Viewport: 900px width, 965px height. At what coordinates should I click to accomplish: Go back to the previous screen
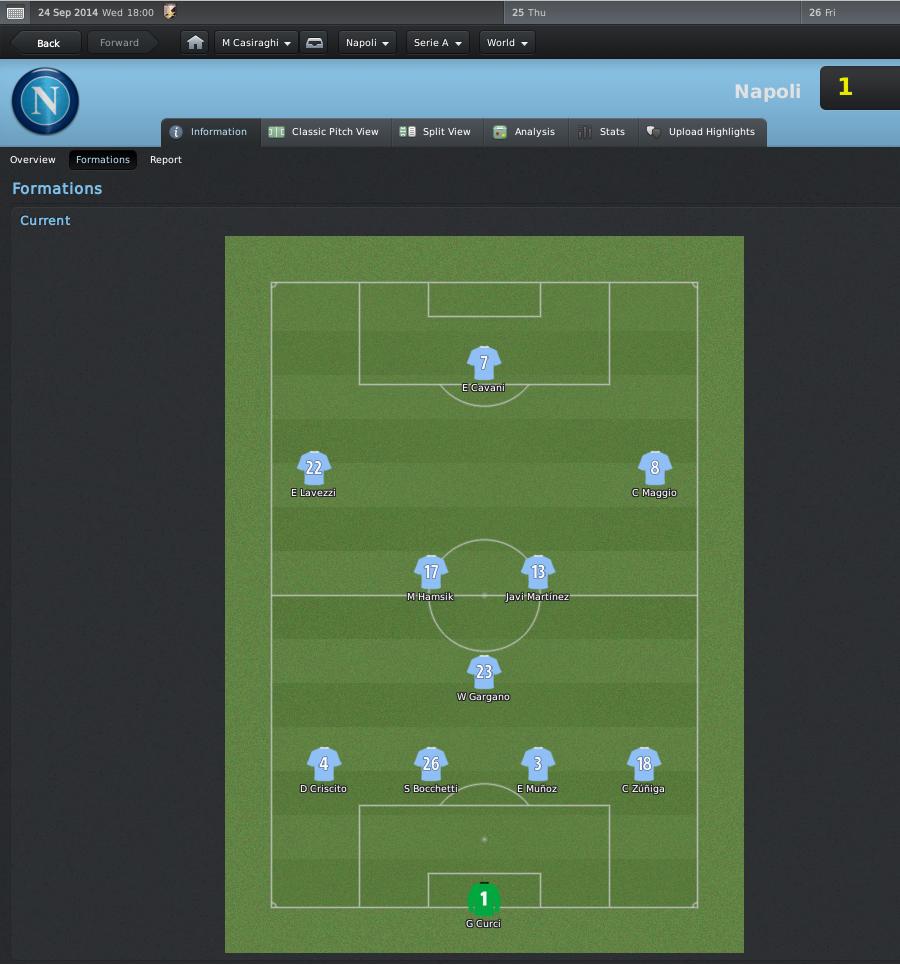click(x=47, y=43)
